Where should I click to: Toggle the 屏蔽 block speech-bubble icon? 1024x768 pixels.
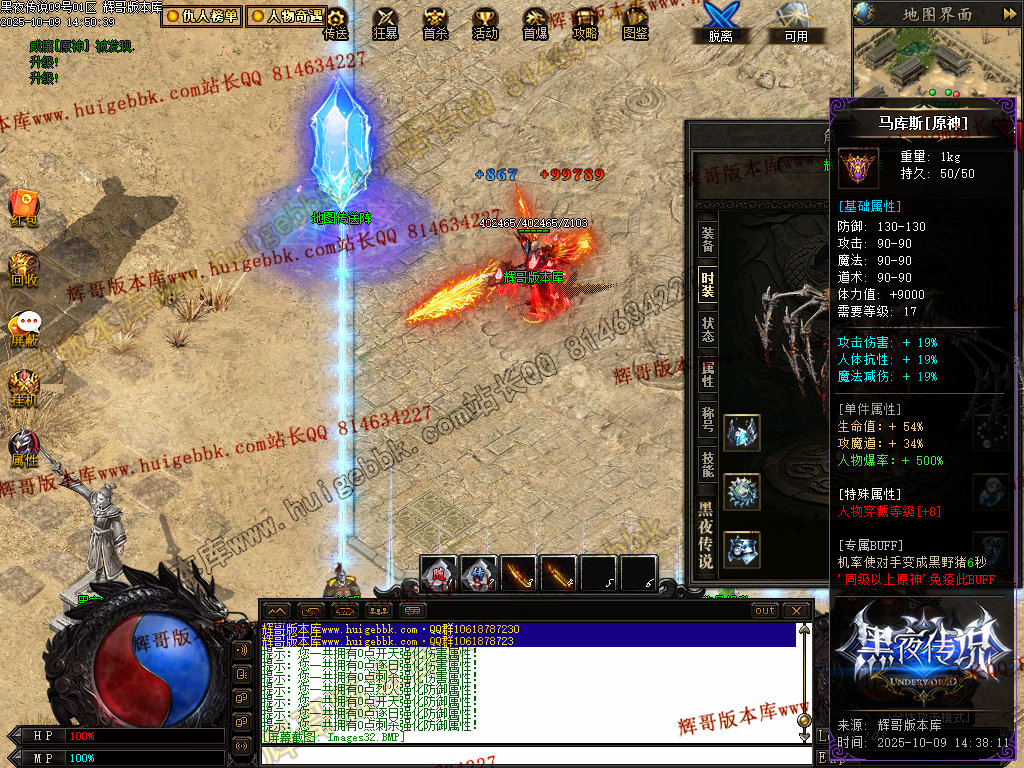[x=24, y=327]
